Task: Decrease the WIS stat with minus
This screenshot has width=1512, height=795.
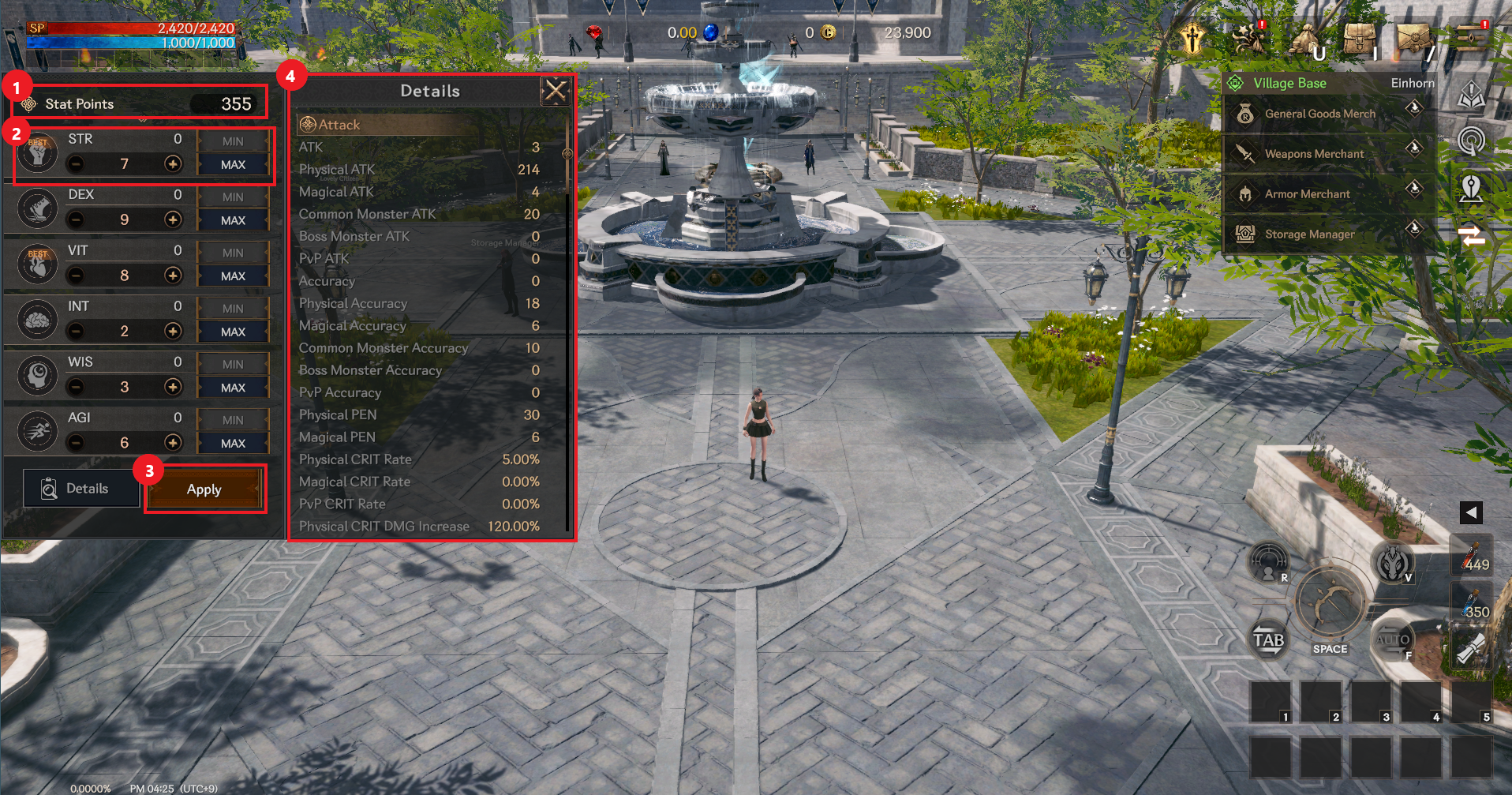Action: (76, 387)
